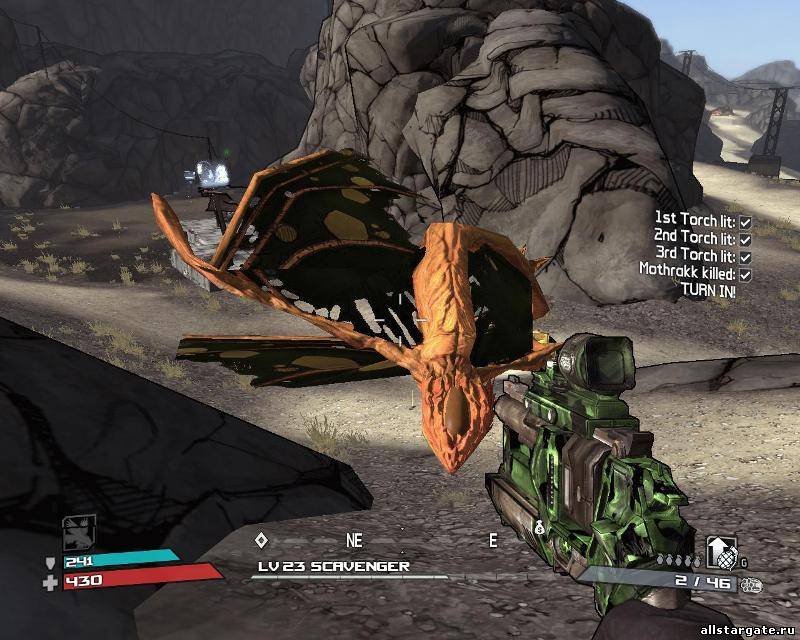Click the 1st Torch lit objective checkbox
Viewport: 800px width, 640px height.
coord(745,217)
